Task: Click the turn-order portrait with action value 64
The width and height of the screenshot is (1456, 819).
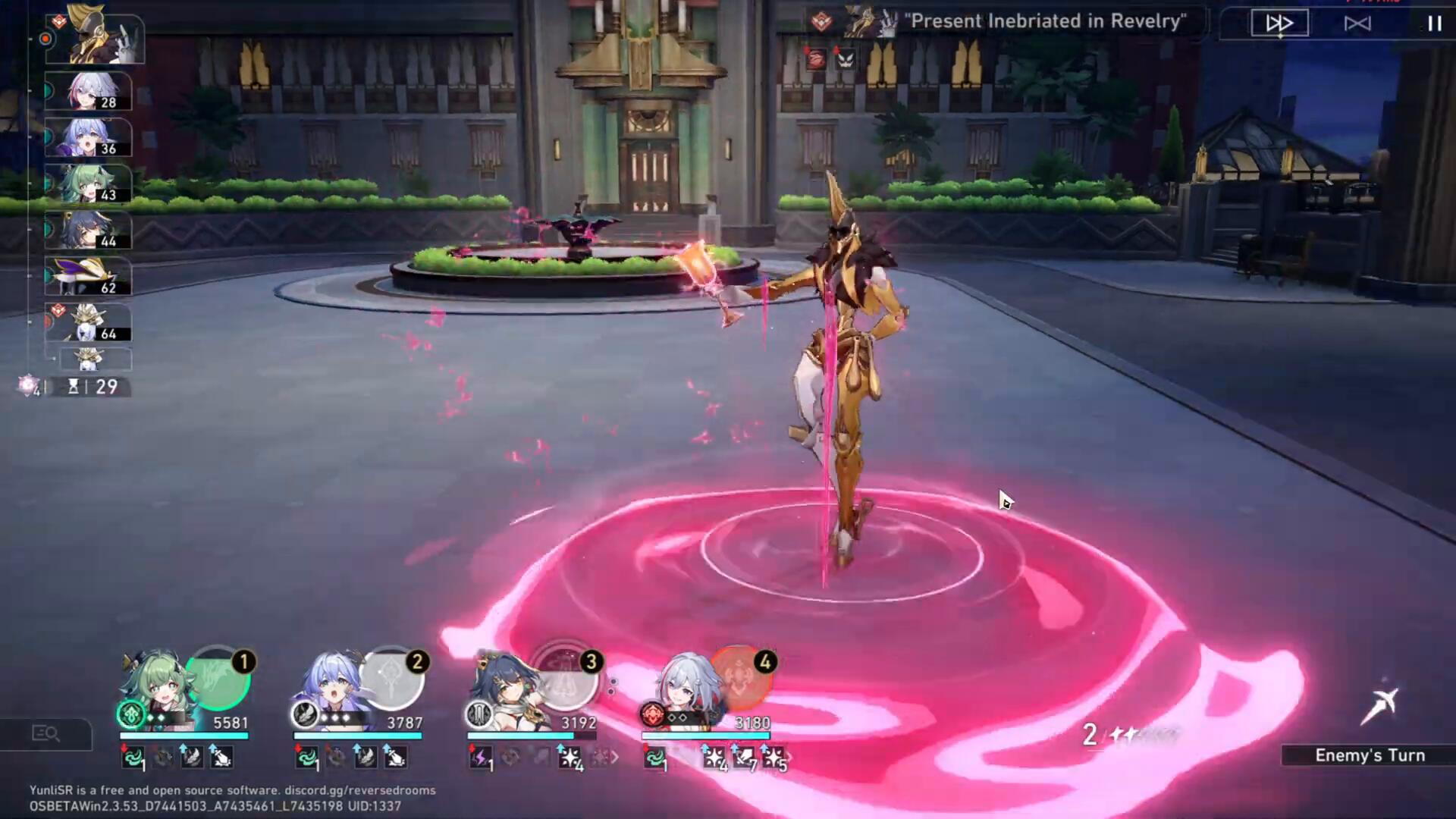Action: [x=88, y=323]
